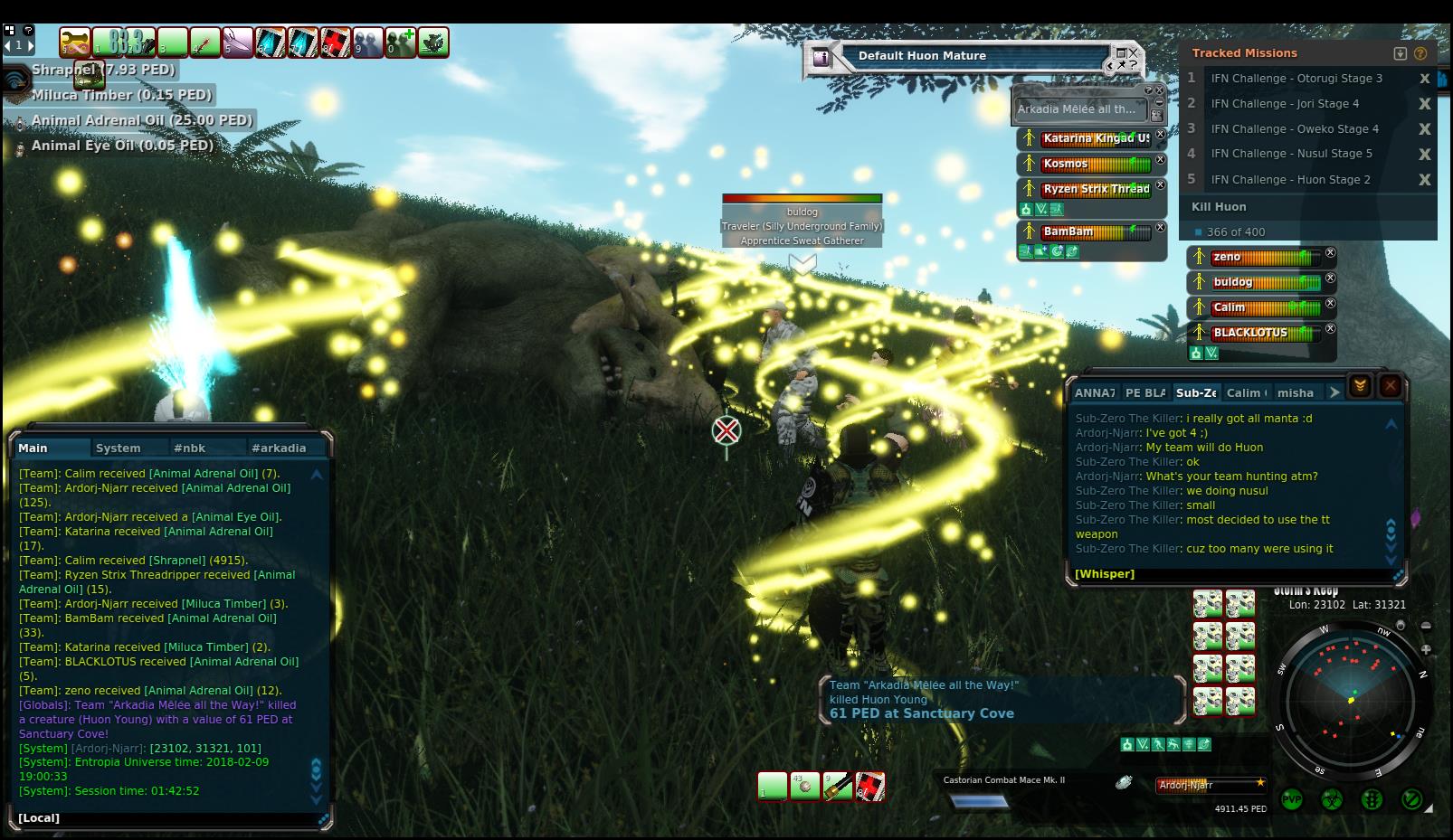1453x840 pixels.
Task: Open the Tracked Missions help button
Action: (x=1420, y=53)
